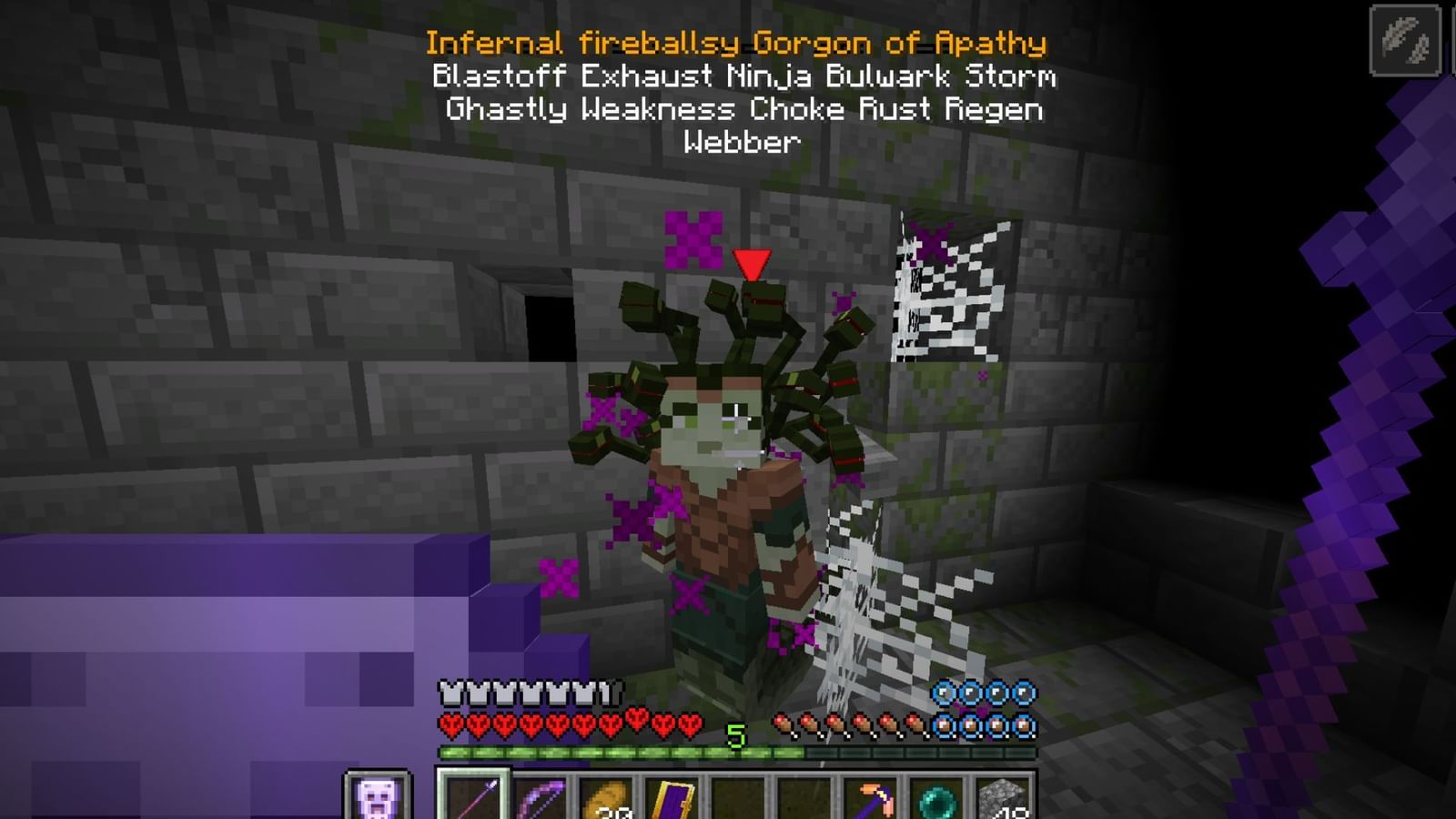Image resolution: width=1456 pixels, height=819 pixels.
Task: Select the arrow in the first hotbar slot
Action: click(471, 801)
